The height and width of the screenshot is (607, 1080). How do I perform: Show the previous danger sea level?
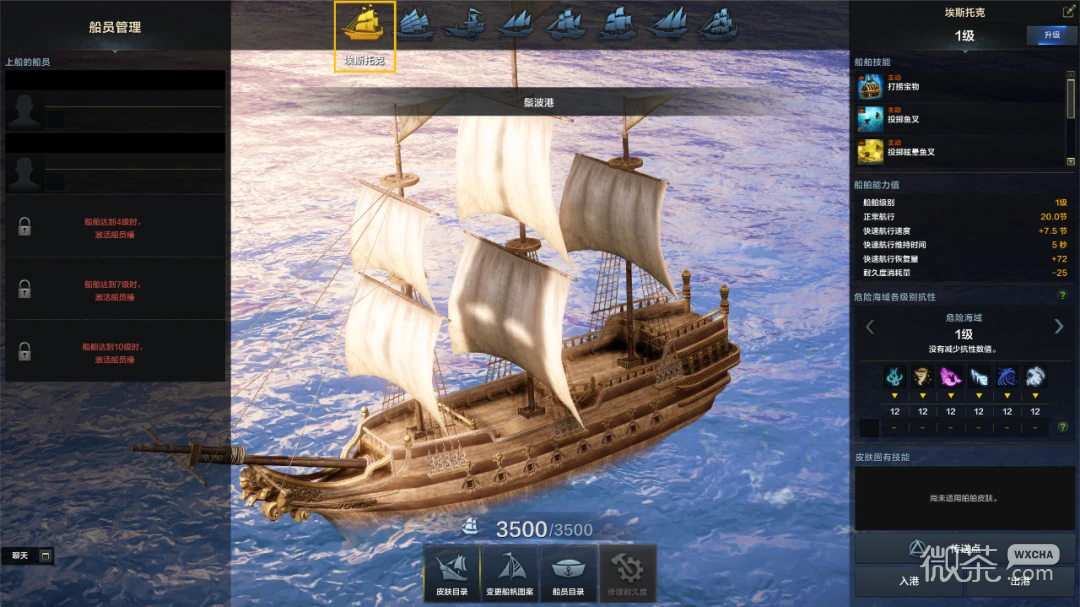pyautogui.click(x=869, y=327)
